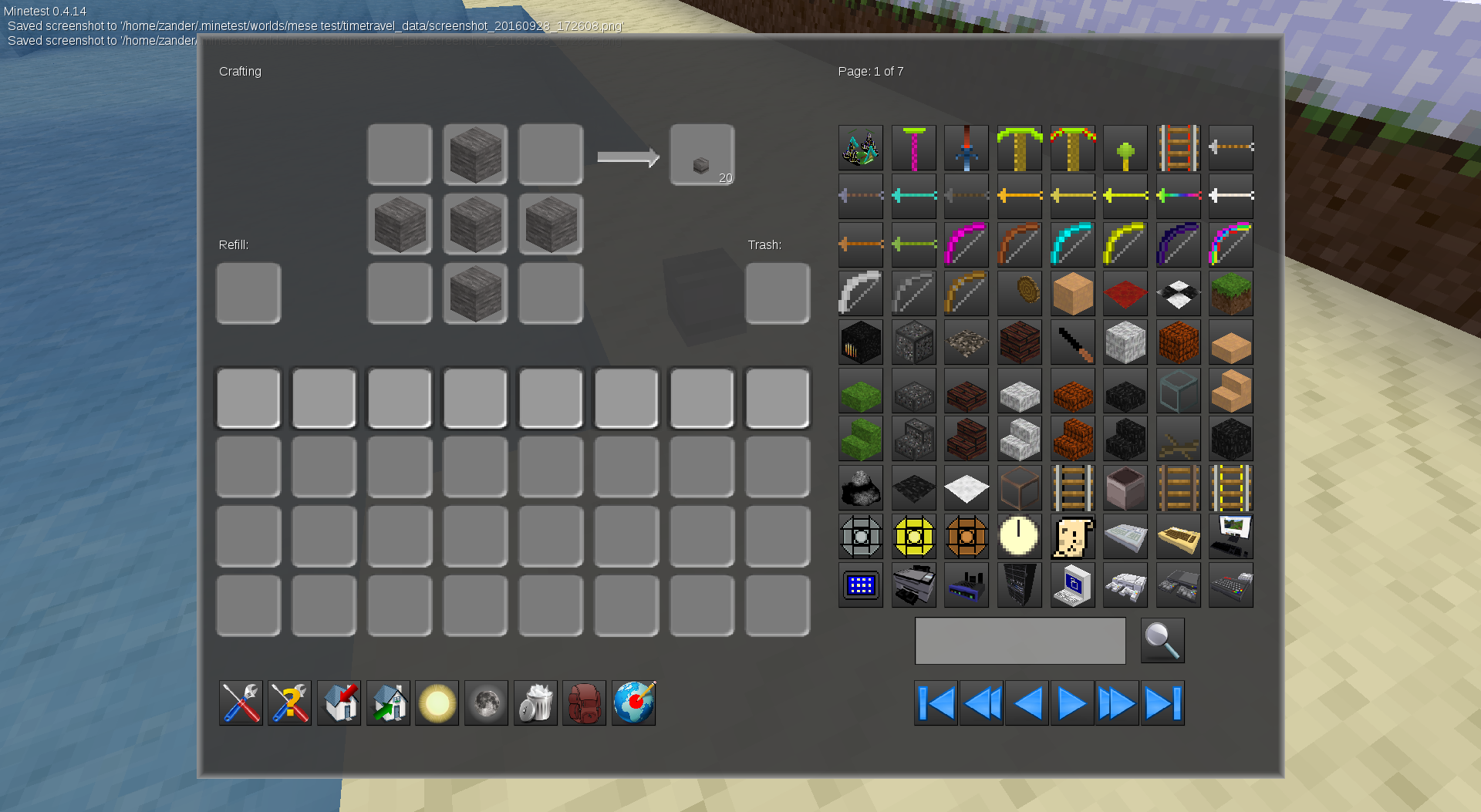Pick the grass block from the item grid

pos(1230,294)
